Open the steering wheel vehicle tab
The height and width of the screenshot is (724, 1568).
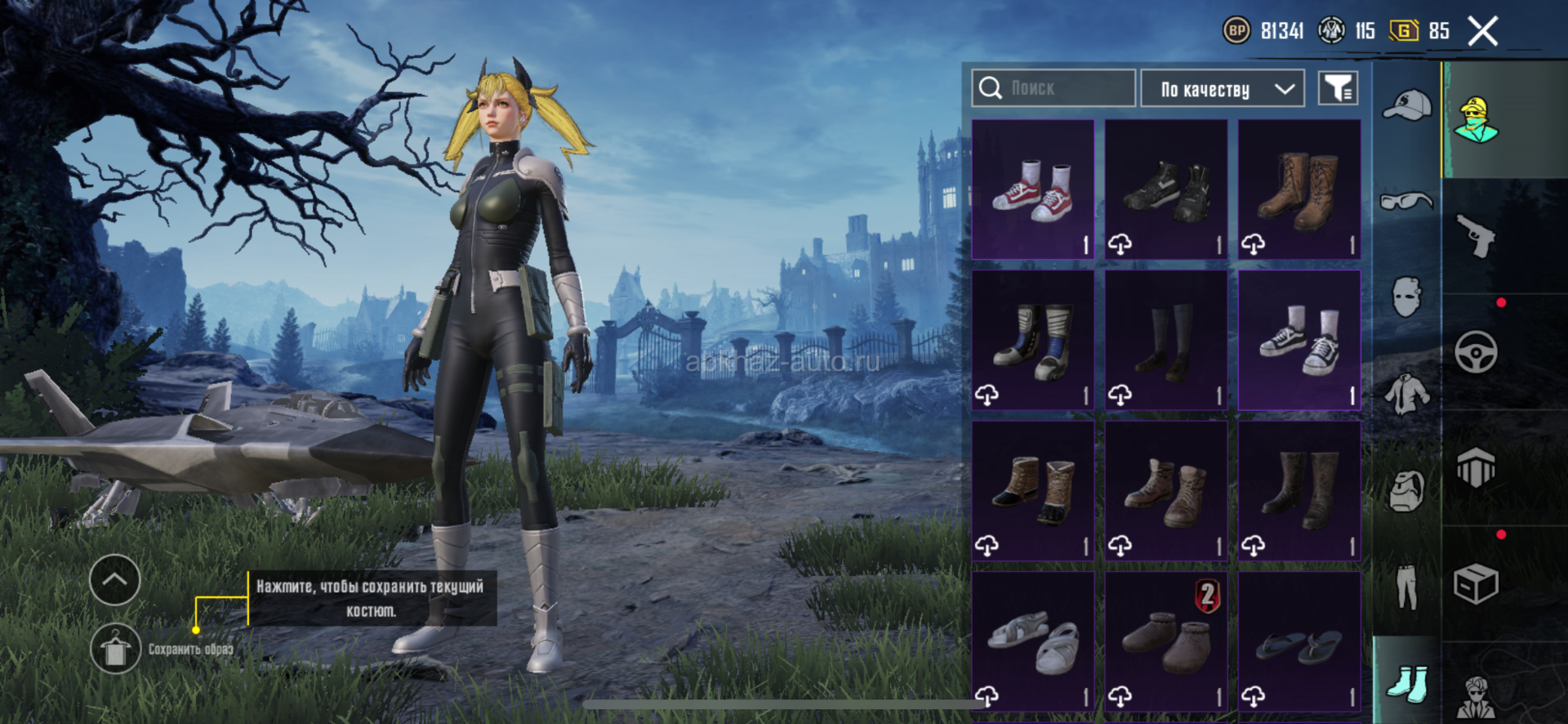(x=1477, y=353)
